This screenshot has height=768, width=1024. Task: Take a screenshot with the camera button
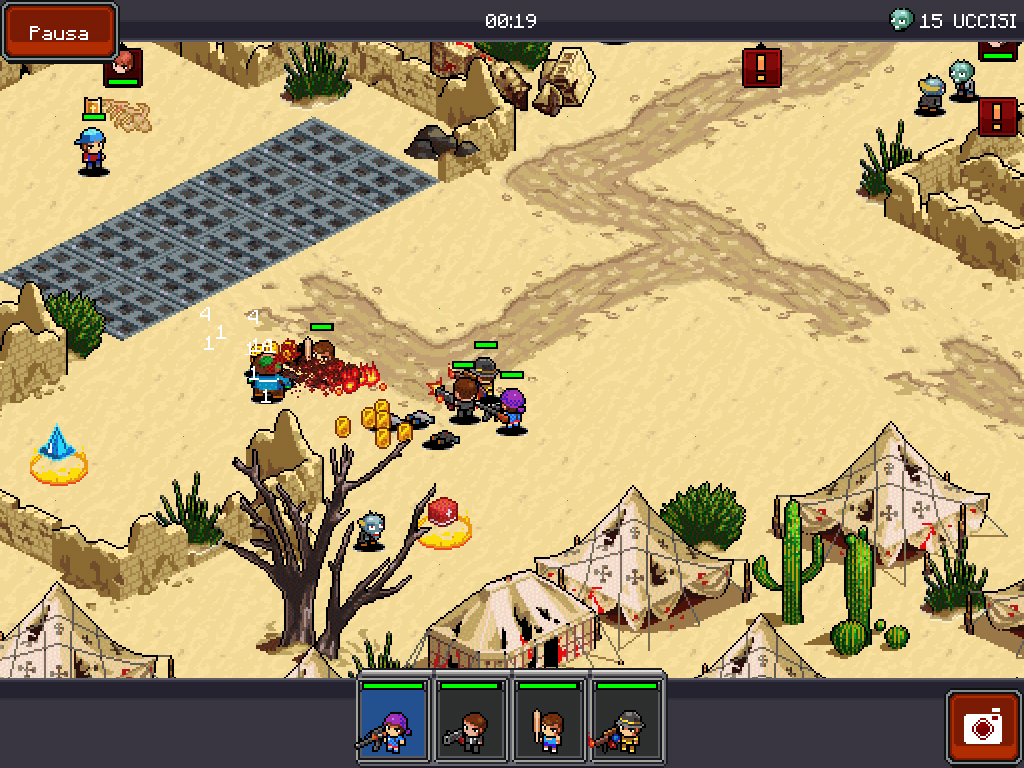pyautogui.click(x=982, y=726)
